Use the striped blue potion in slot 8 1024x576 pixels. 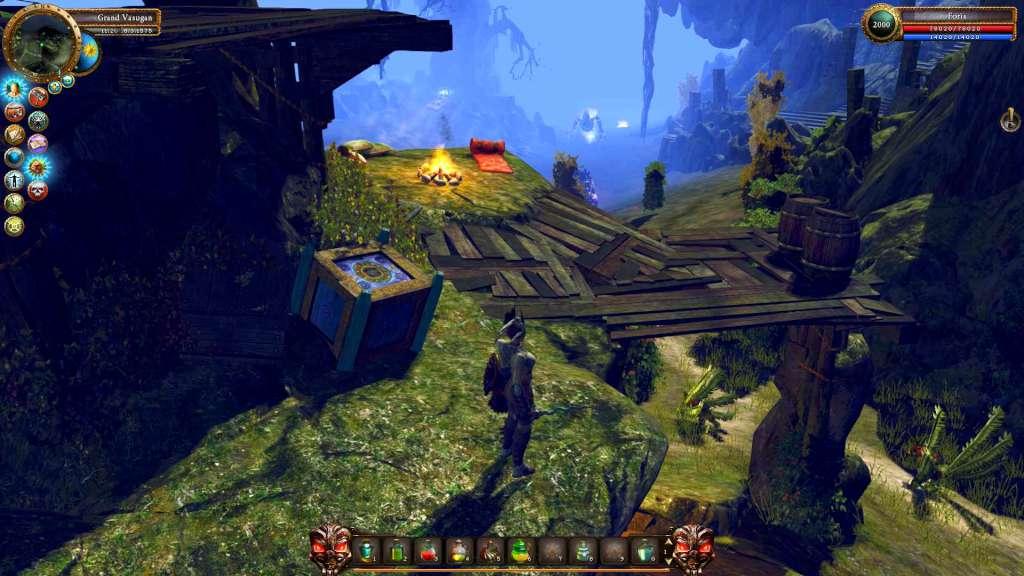coord(582,550)
